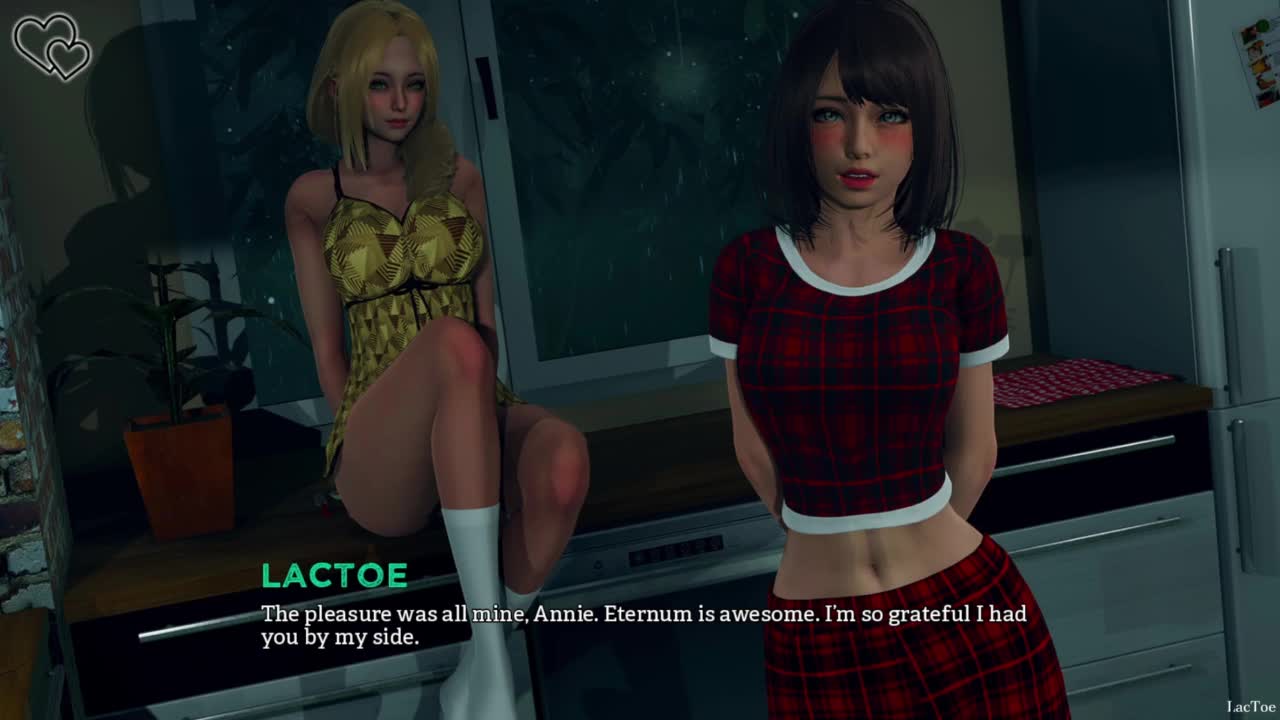The height and width of the screenshot is (720, 1280).
Task: Open the double hearts icon menu
Action: click(51, 46)
